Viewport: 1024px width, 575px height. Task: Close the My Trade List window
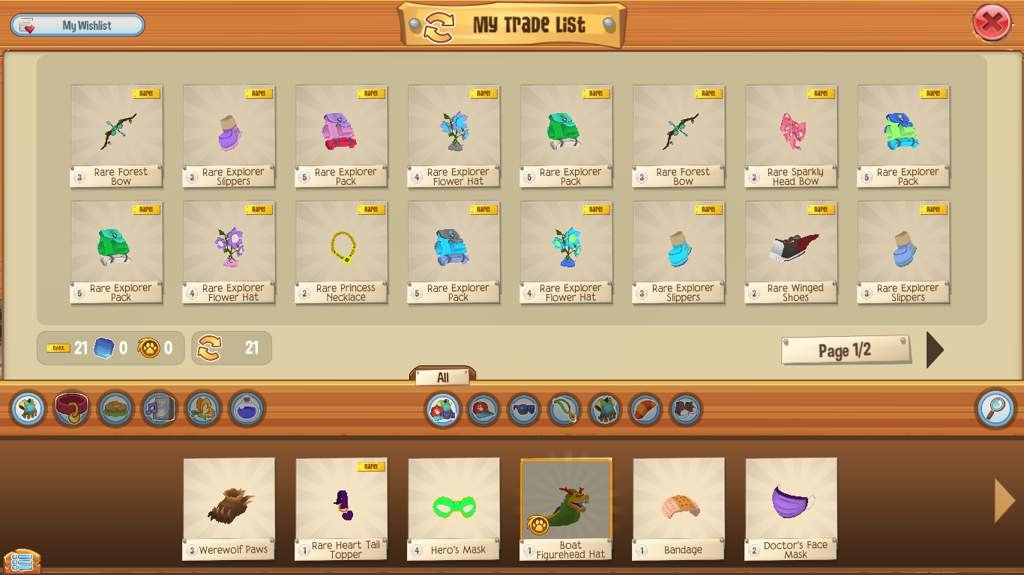pyautogui.click(x=990, y=23)
